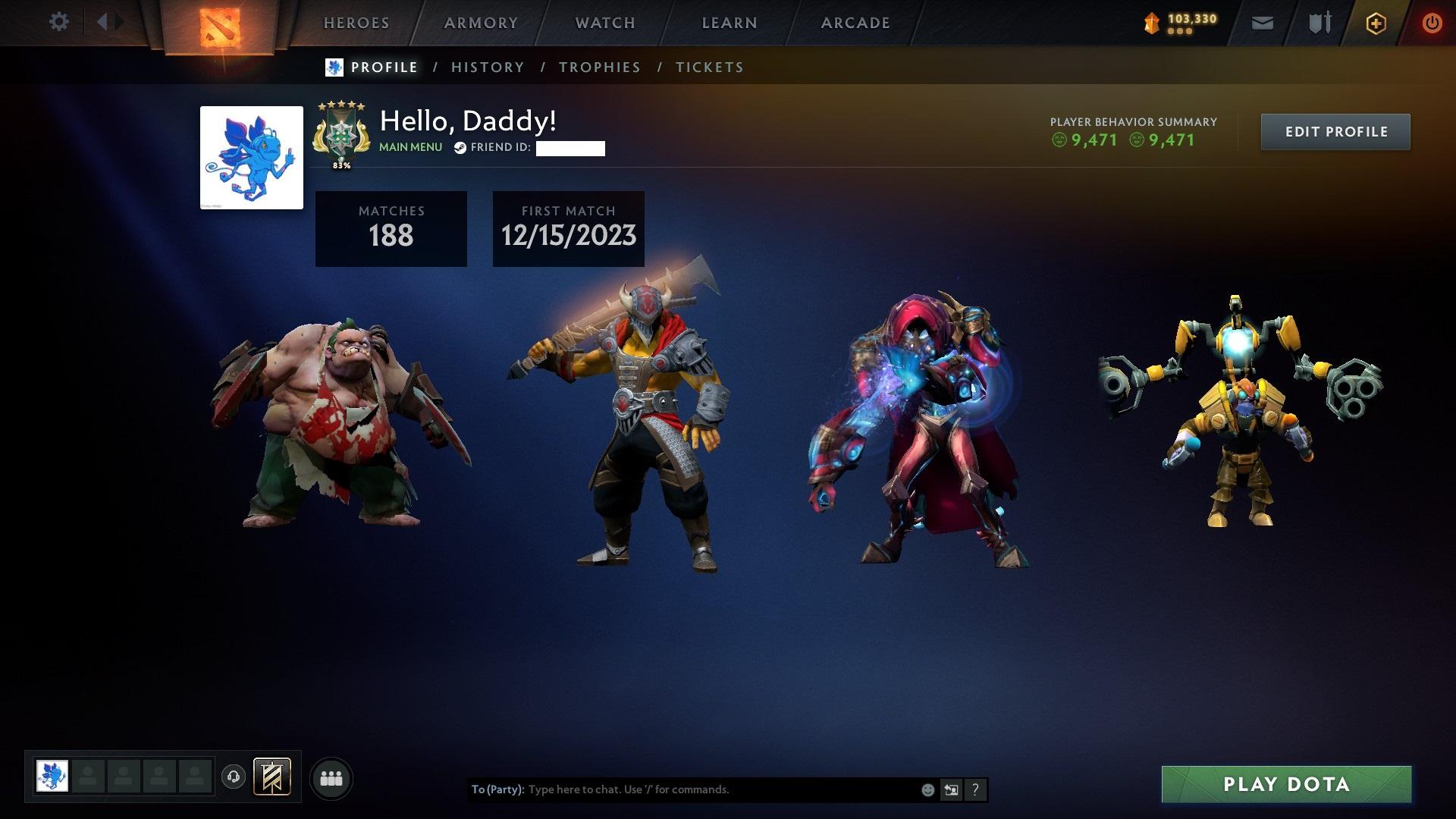Open the mail notifications inbox
The height and width of the screenshot is (819, 1456).
1261,23
